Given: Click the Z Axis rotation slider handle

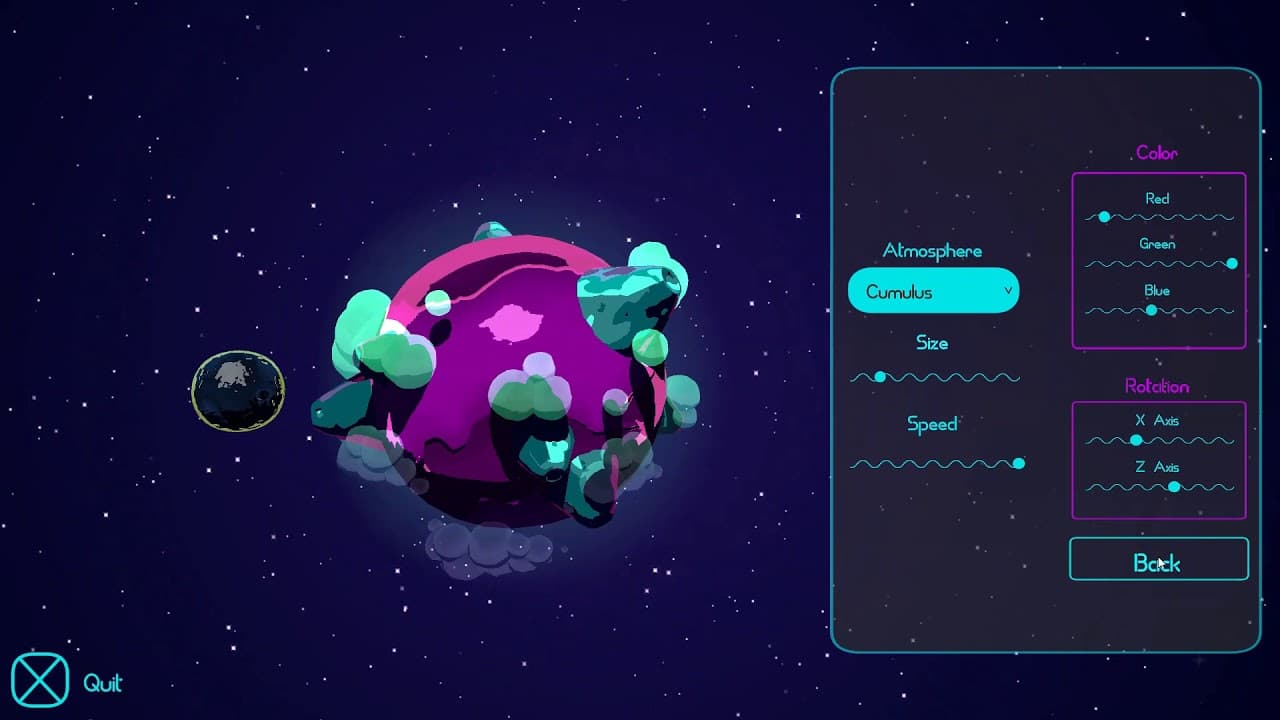Looking at the screenshot, I should [x=1175, y=487].
